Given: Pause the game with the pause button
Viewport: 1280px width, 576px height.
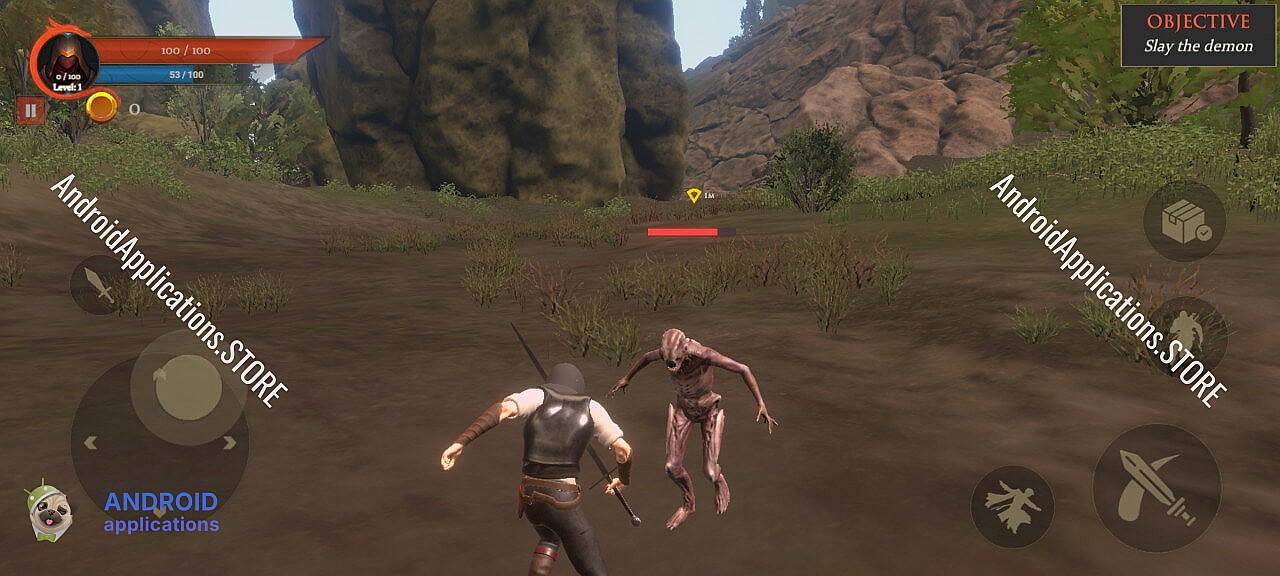Looking at the screenshot, I should (x=30, y=110).
